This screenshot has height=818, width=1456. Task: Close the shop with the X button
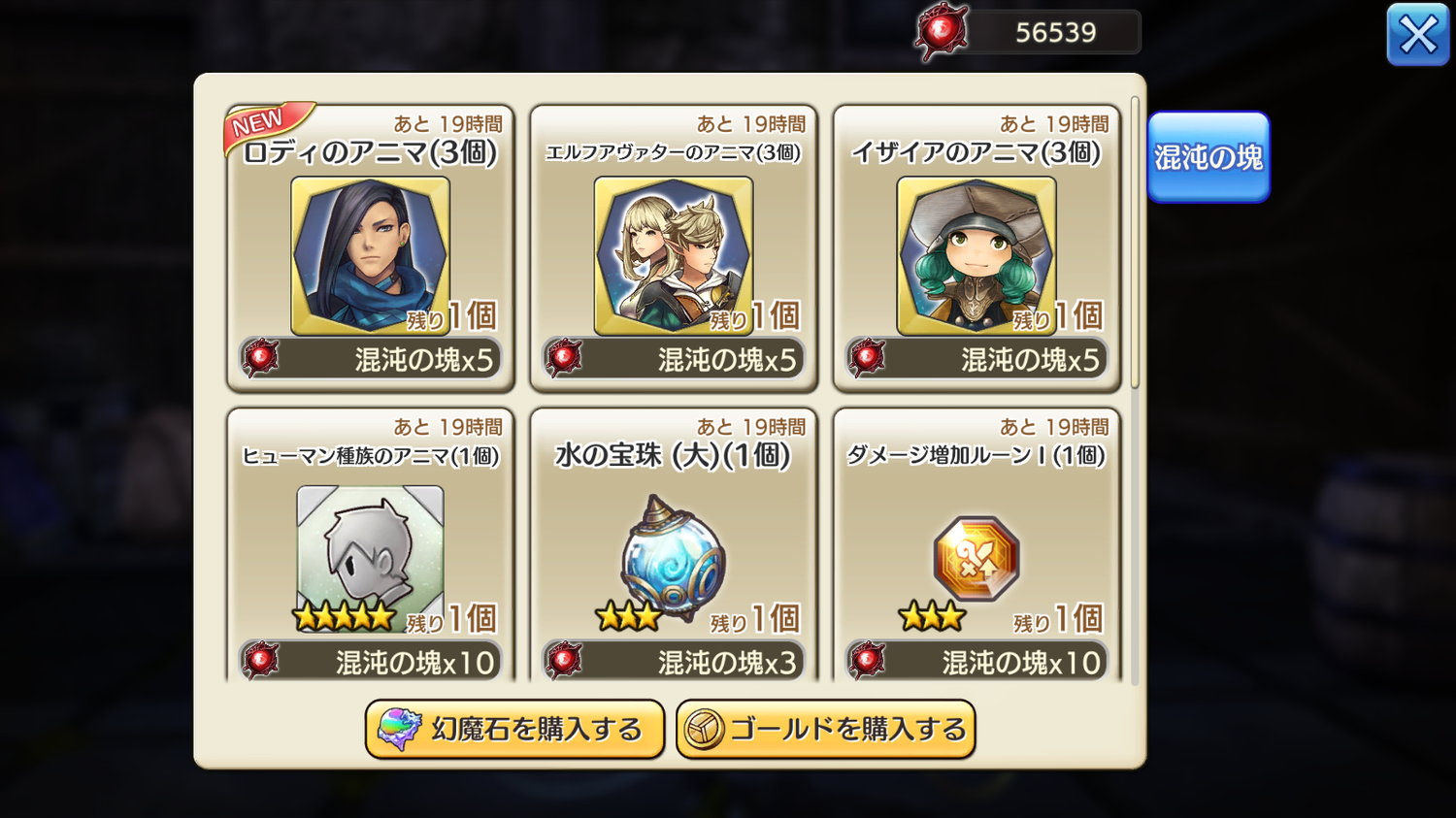tap(1417, 36)
